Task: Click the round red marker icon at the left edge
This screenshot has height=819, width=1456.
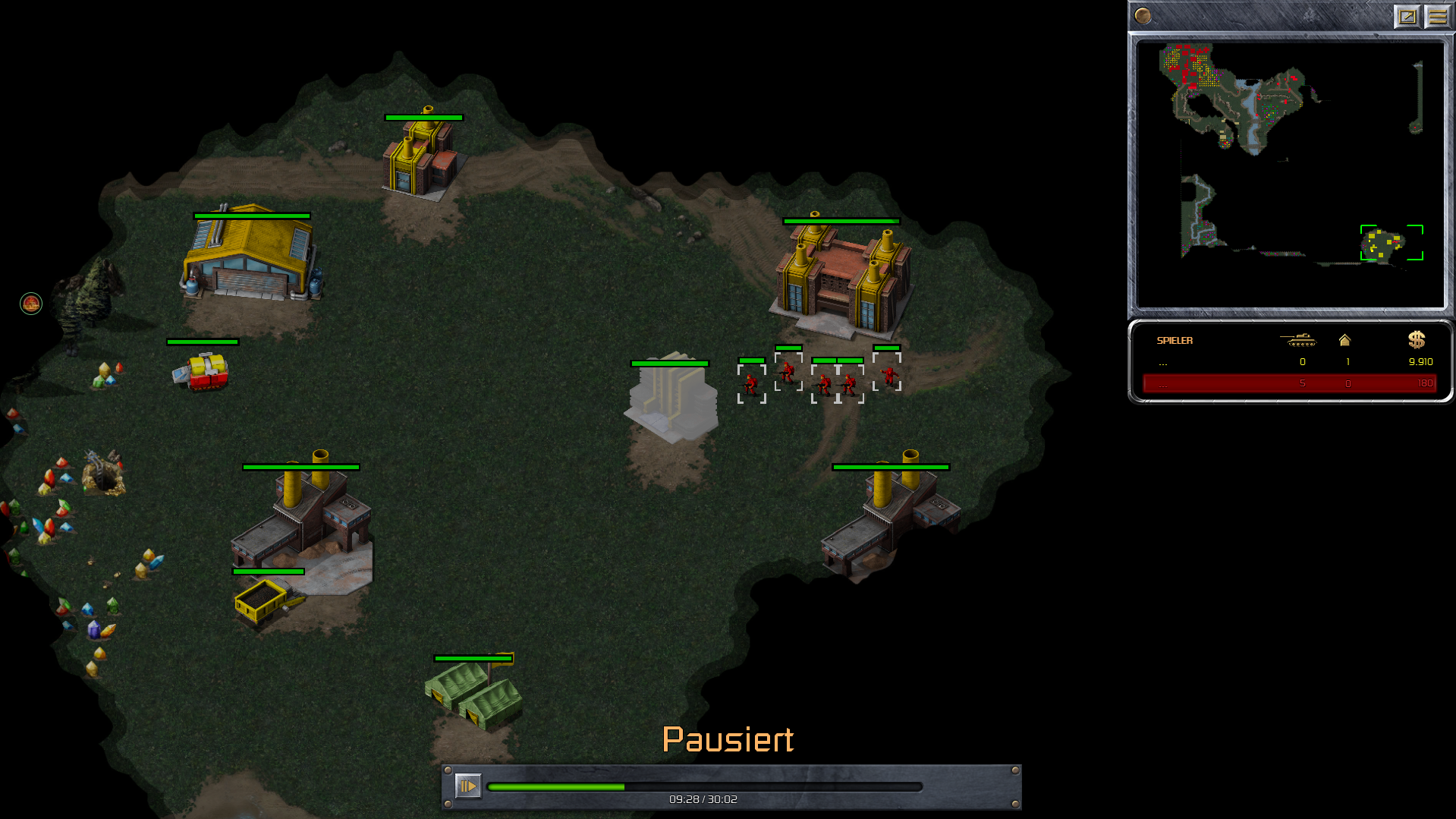Action: 31,304
